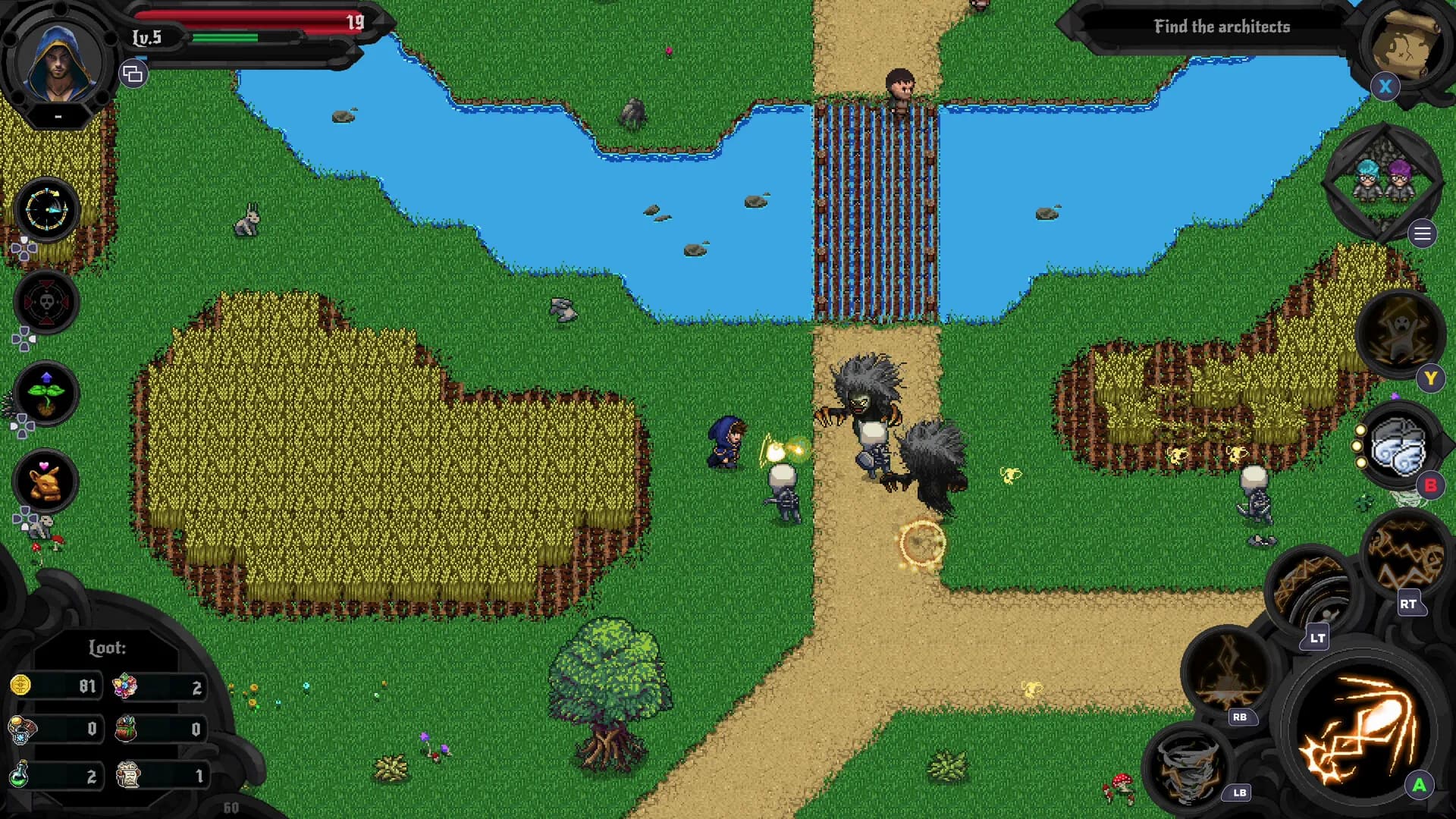The image size is (1456, 819).
Task: Click the gold coin loot entry
Action: [55, 686]
